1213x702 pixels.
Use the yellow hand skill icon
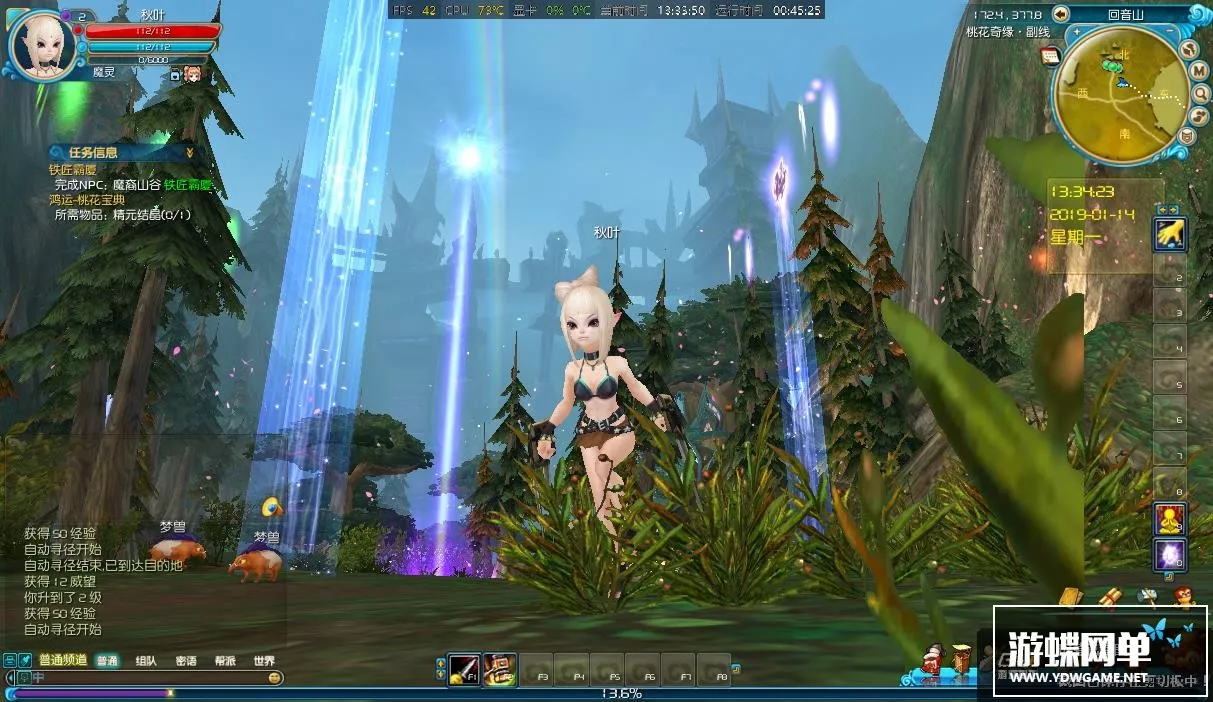[x=1169, y=234]
